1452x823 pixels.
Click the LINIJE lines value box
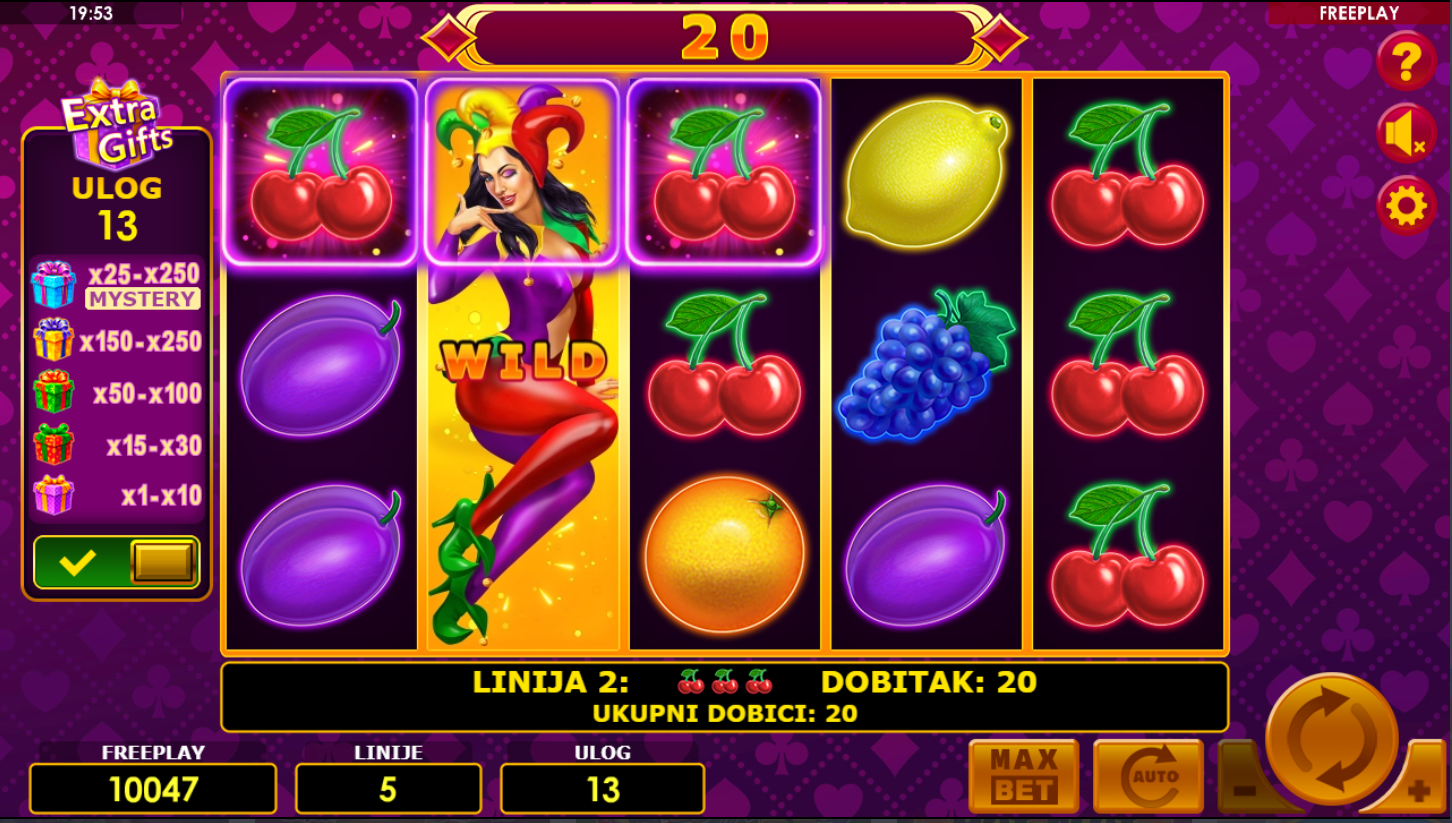point(388,789)
